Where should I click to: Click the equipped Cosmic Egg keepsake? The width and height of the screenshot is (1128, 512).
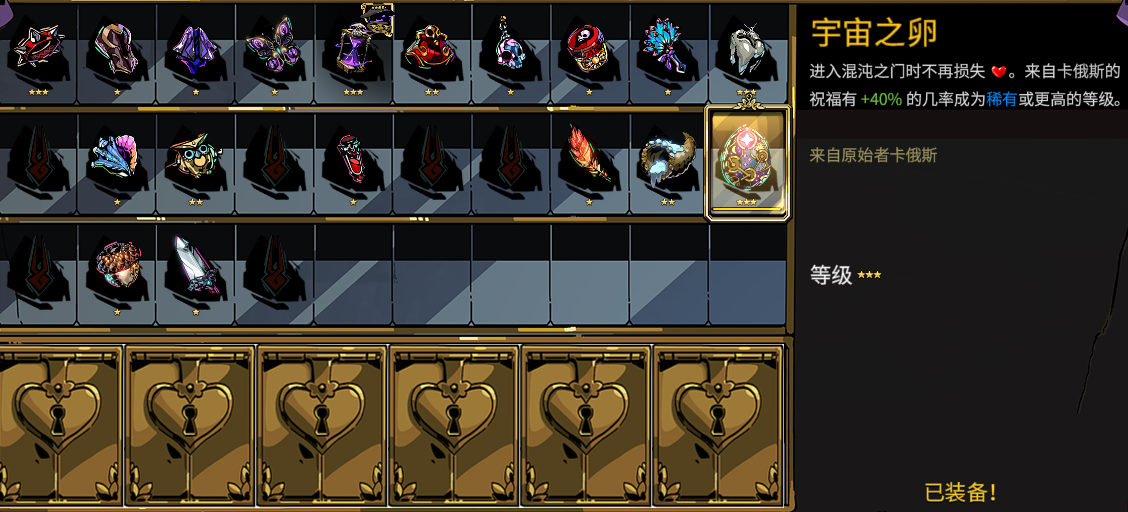pyautogui.click(x=747, y=160)
